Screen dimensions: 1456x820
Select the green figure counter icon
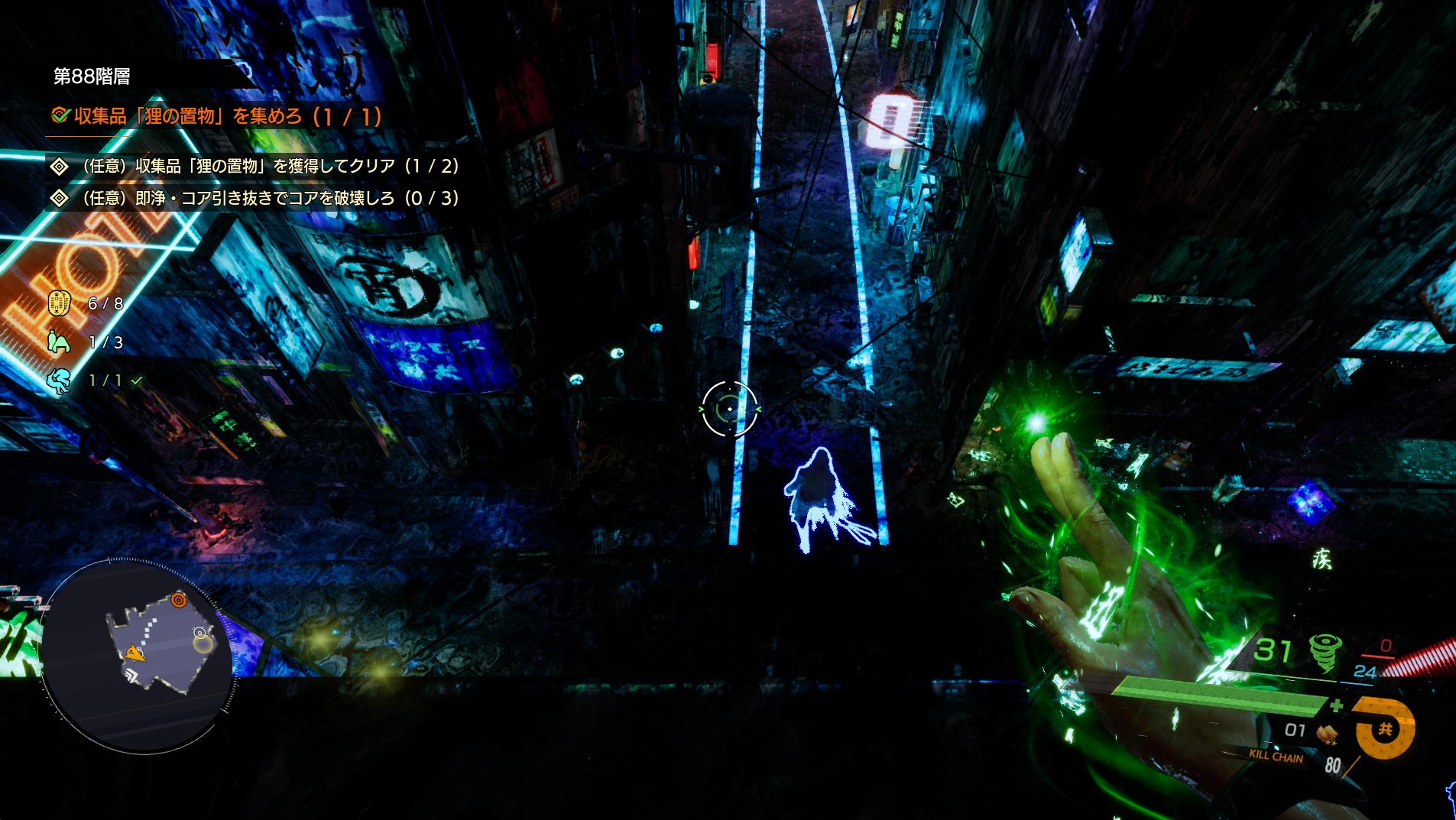(59, 342)
